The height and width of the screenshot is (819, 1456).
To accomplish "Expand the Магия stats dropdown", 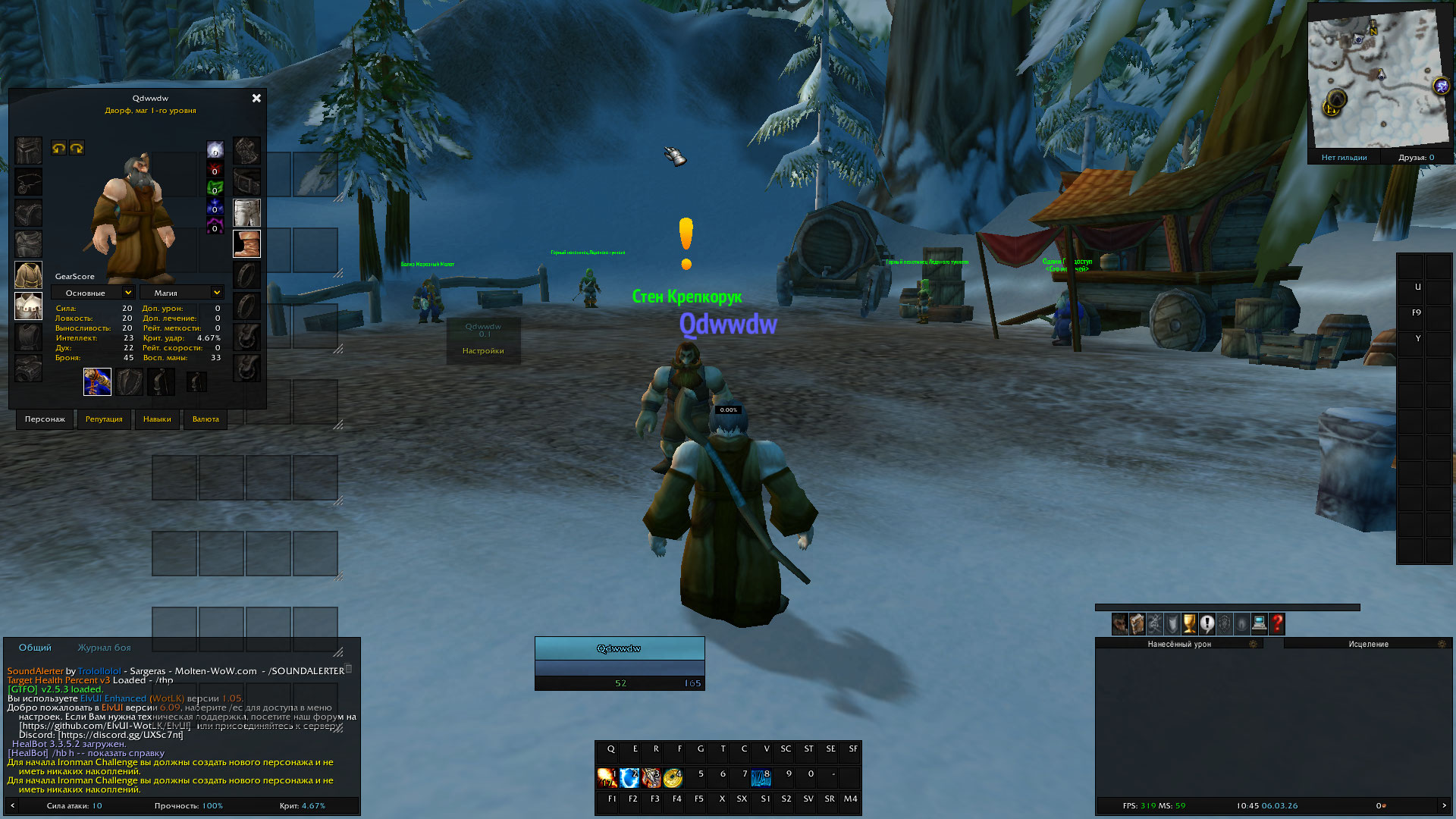I will click(217, 293).
